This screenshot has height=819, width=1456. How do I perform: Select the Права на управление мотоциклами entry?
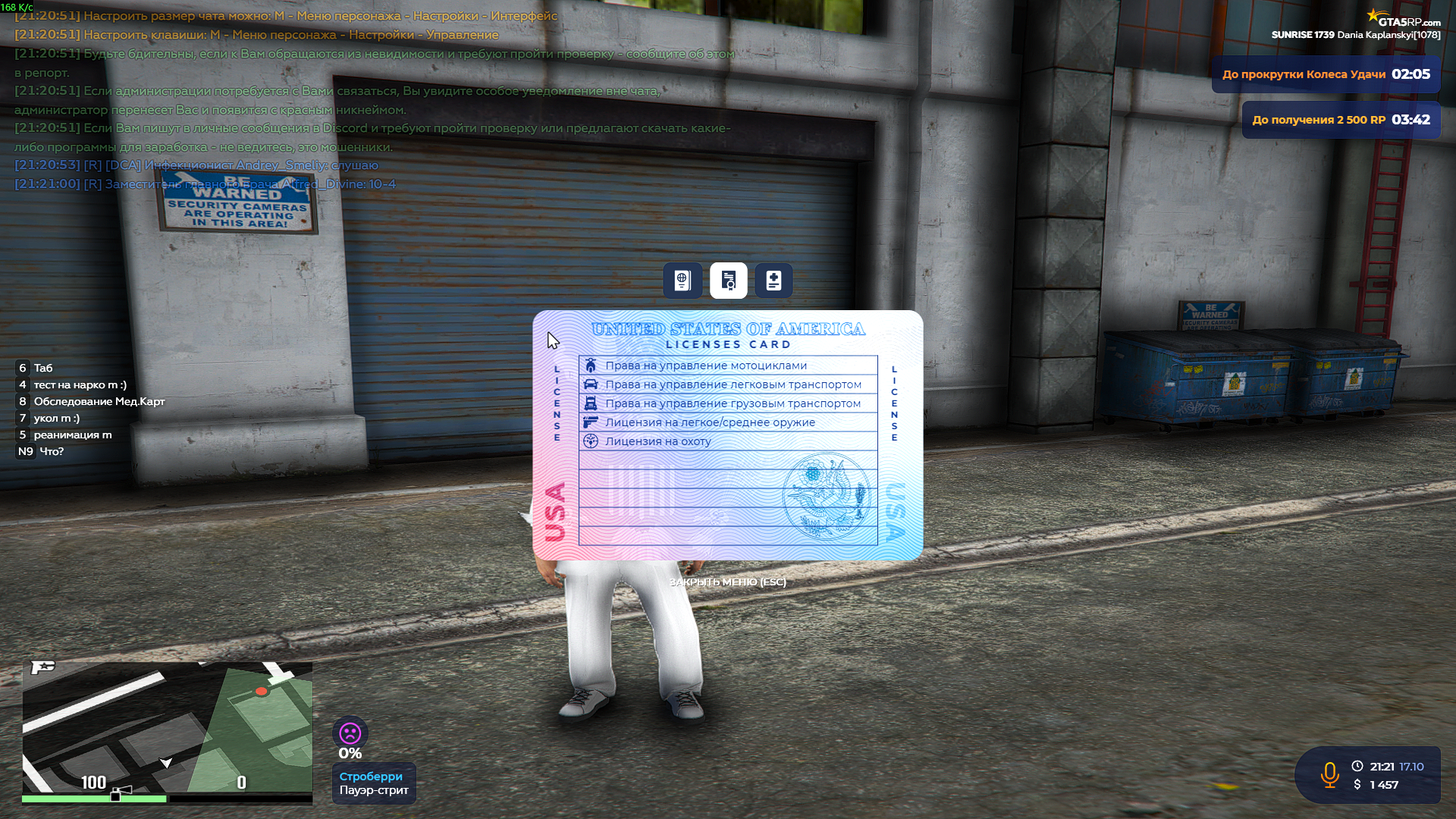pyautogui.click(x=705, y=365)
